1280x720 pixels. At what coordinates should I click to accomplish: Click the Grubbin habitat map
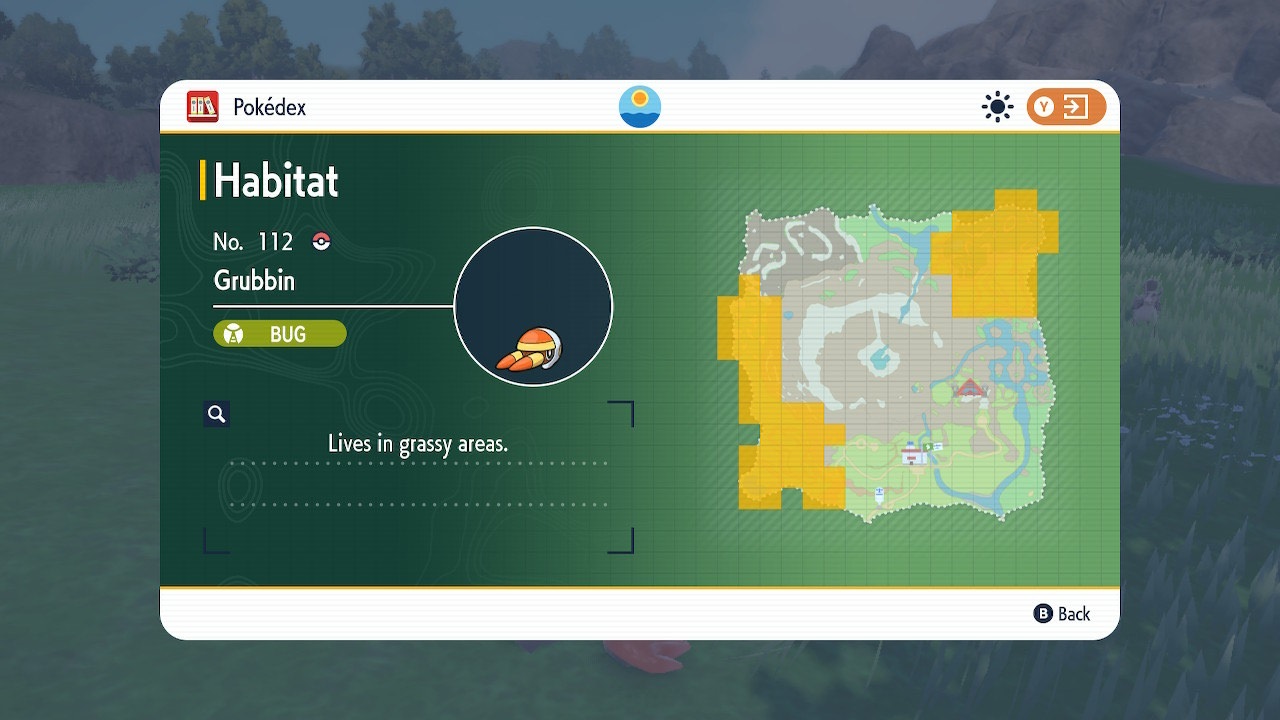pos(893,358)
